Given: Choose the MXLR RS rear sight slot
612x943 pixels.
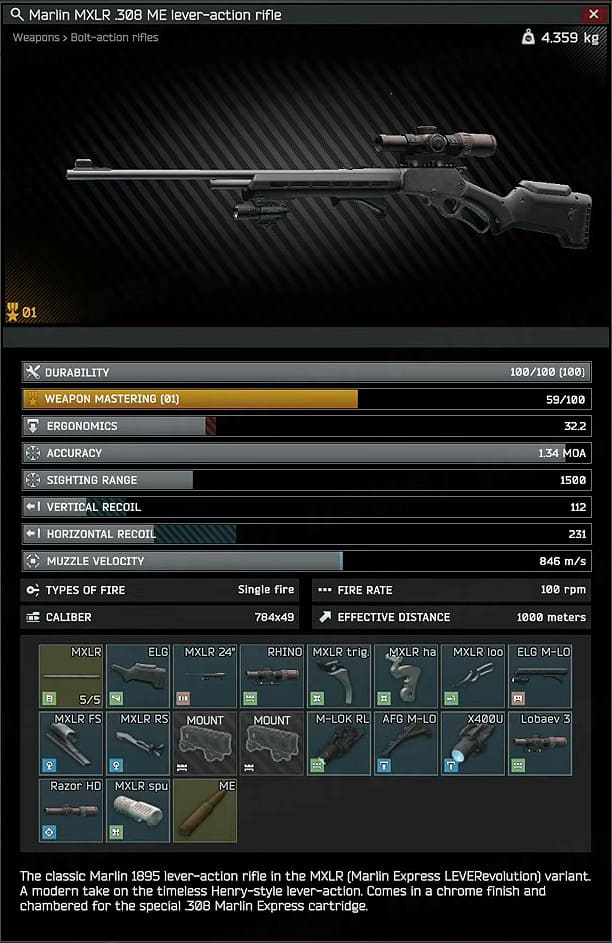Looking at the screenshot, I should click(138, 743).
